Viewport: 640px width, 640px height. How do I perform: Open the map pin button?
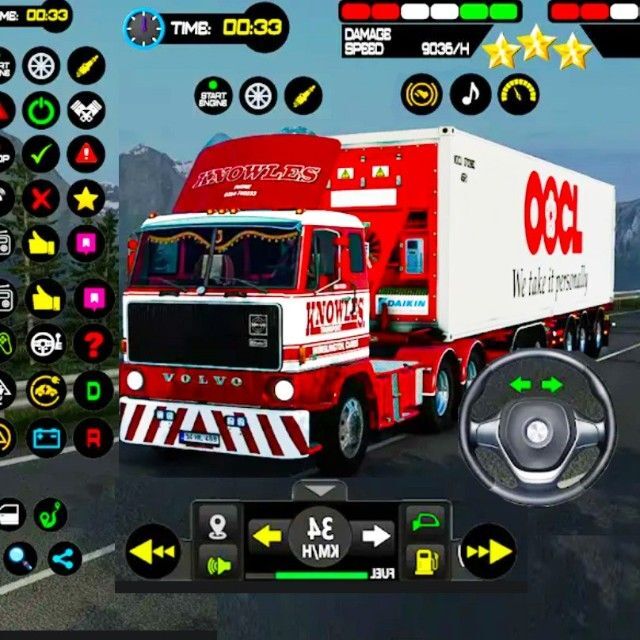click(217, 524)
